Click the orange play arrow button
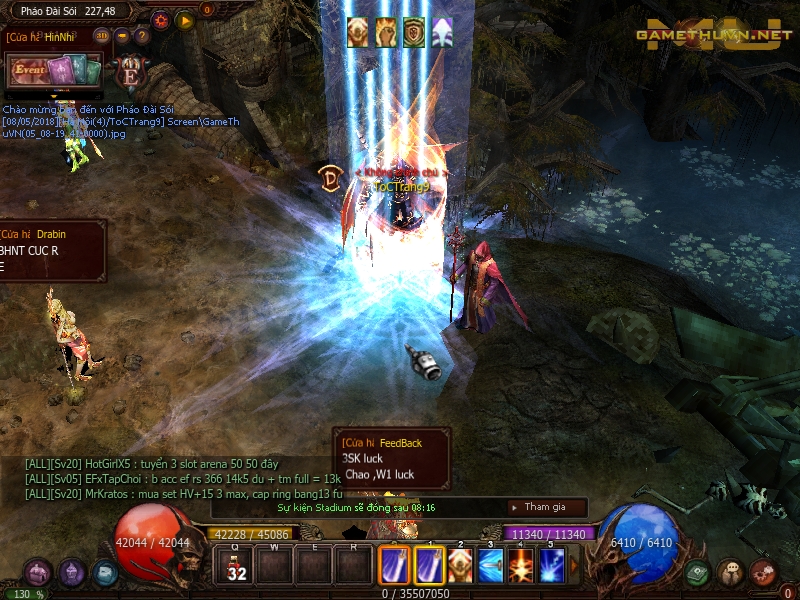The image size is (800, 600). [x=184, y=19]
